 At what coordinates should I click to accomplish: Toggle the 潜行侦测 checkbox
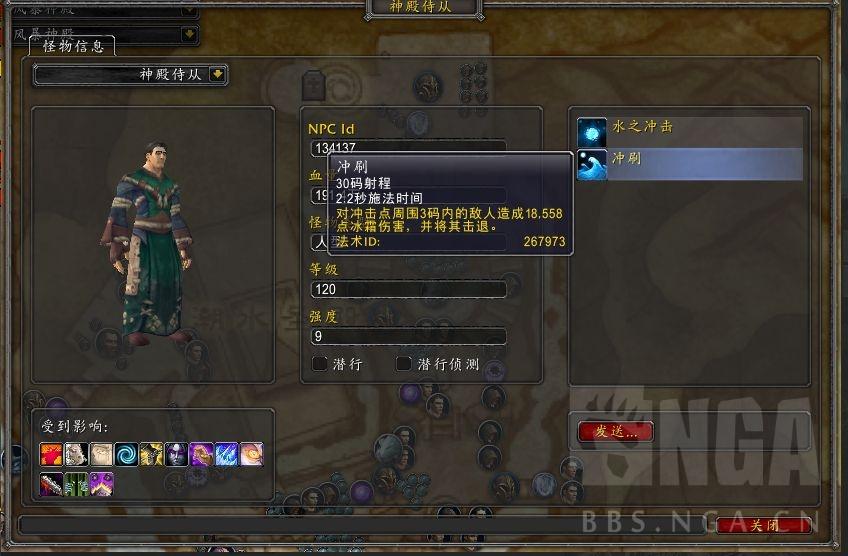(x=404, y=365)
